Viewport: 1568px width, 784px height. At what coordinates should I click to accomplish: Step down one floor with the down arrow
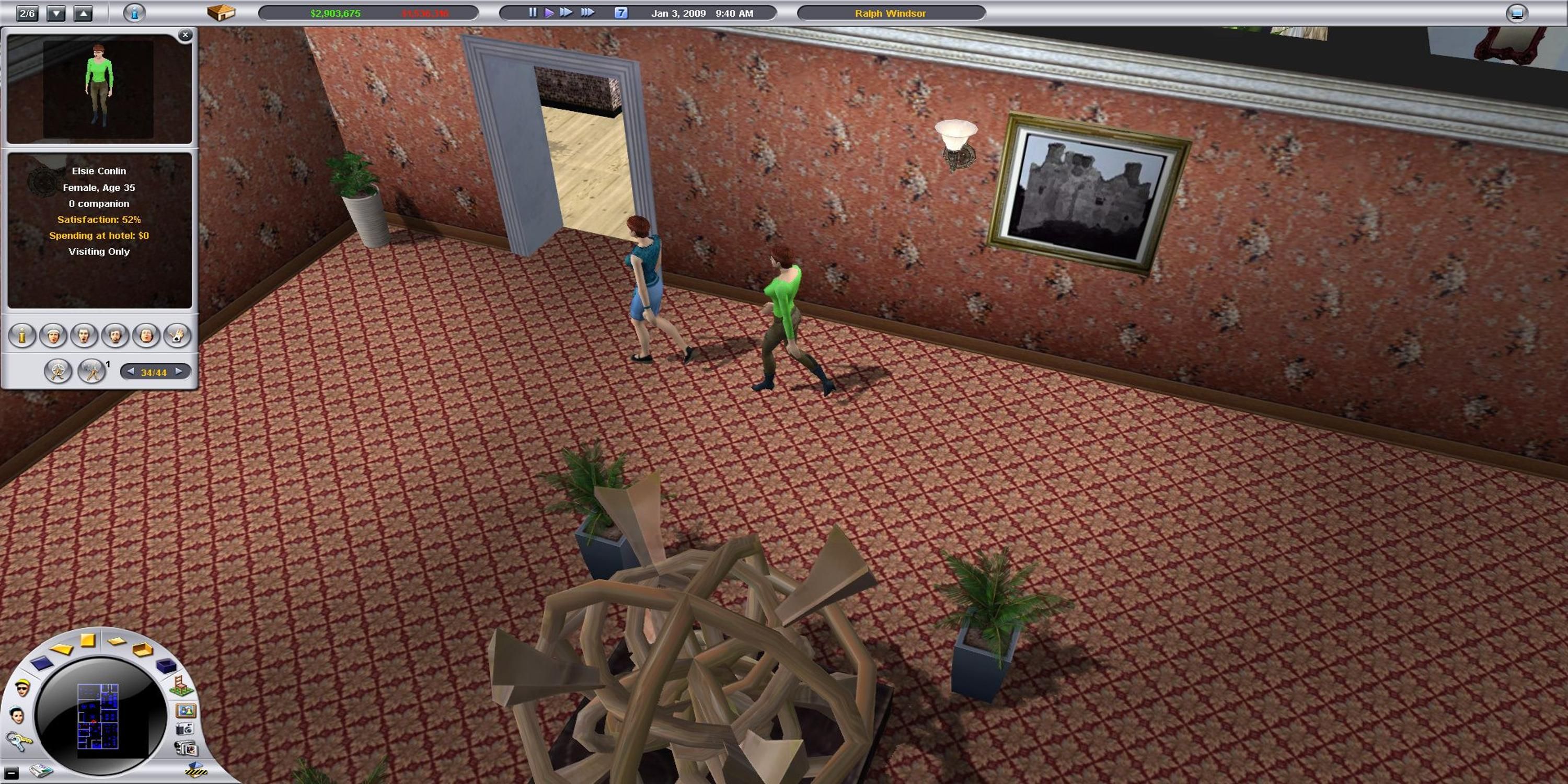[55, 13]
